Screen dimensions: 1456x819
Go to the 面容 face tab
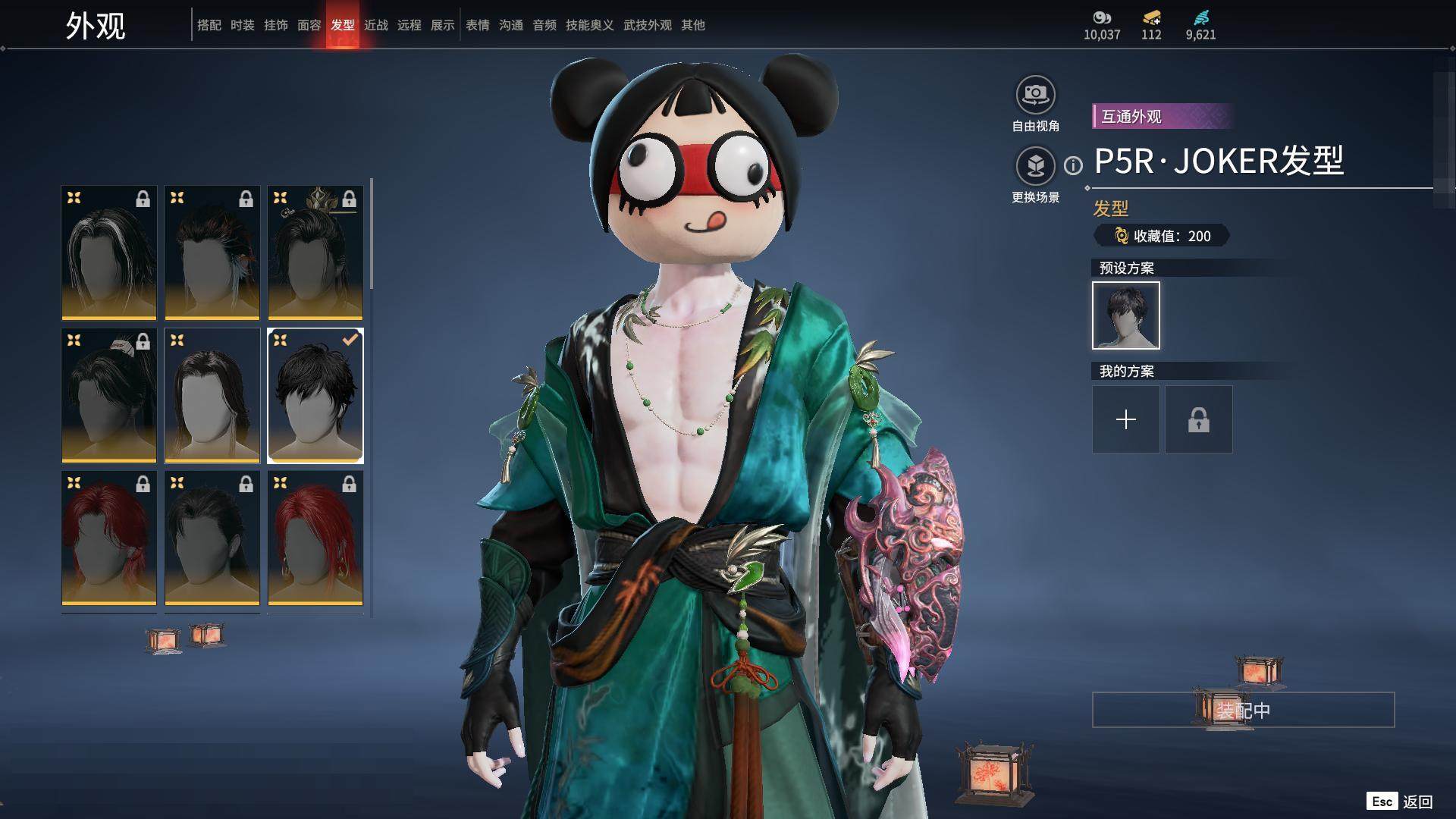coord(309,25)
